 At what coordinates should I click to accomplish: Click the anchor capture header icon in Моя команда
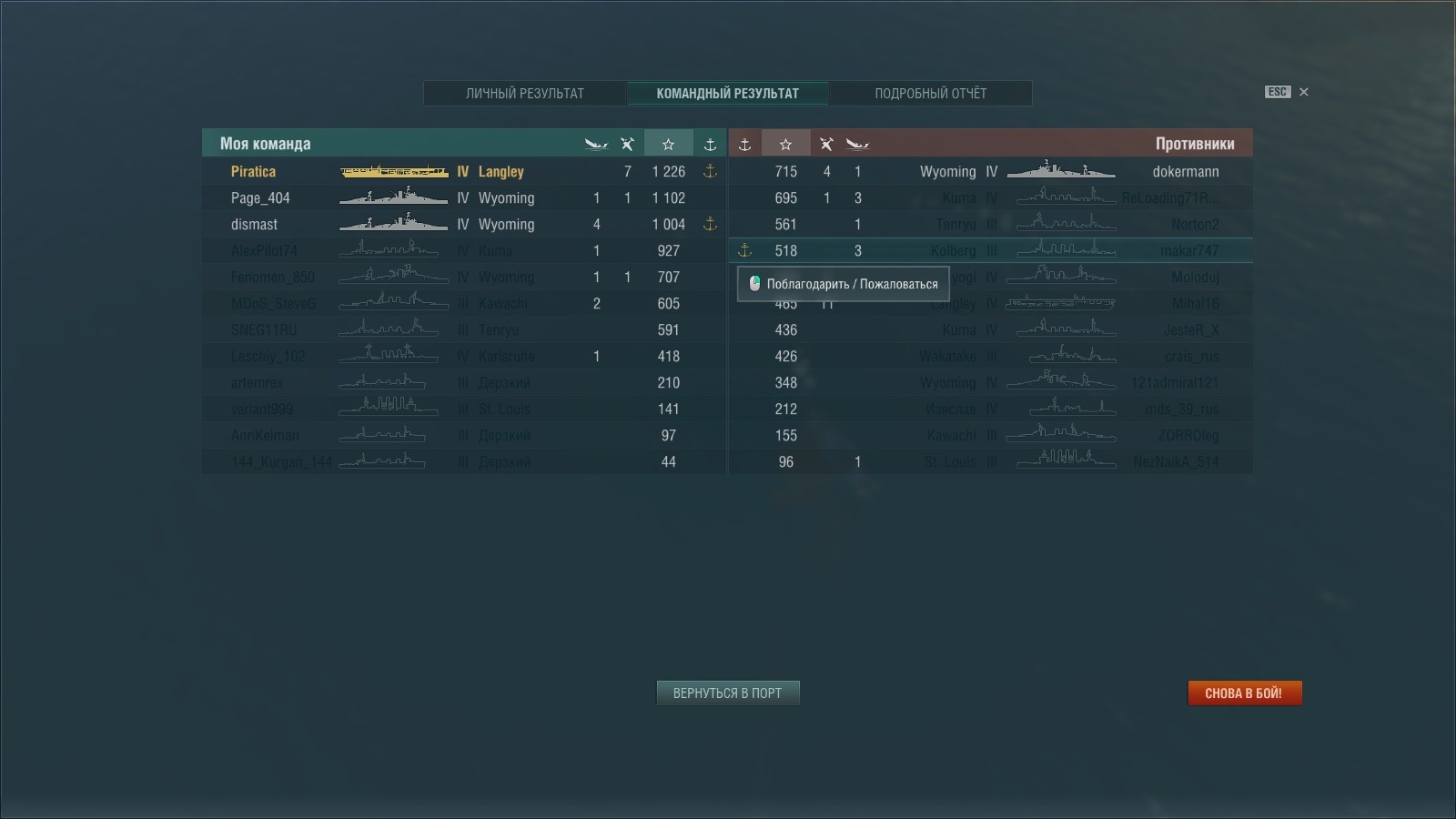[x=709, y=143]
